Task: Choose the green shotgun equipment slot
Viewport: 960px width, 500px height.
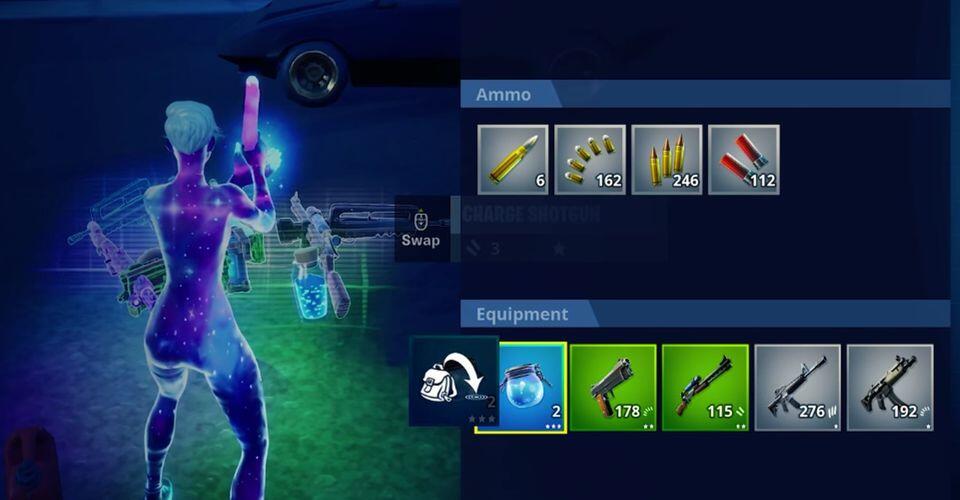Action: (x=705, y=388)
